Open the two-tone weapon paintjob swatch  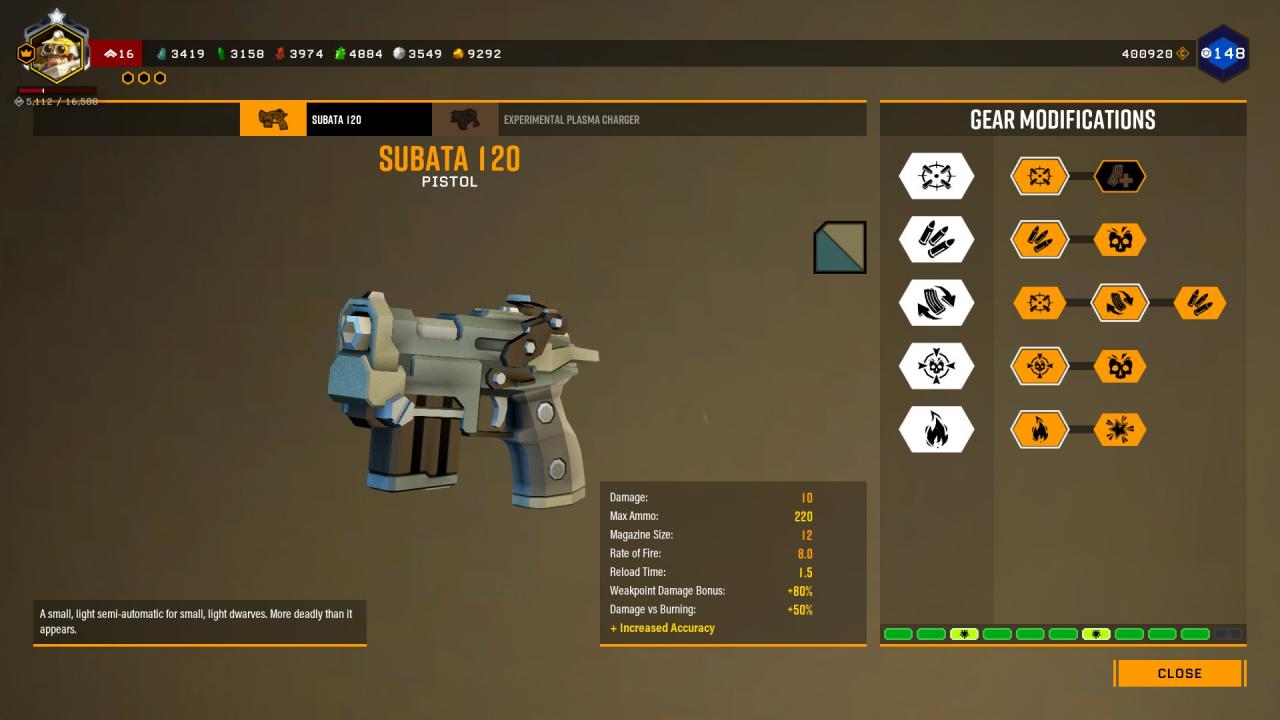(840, 247)
